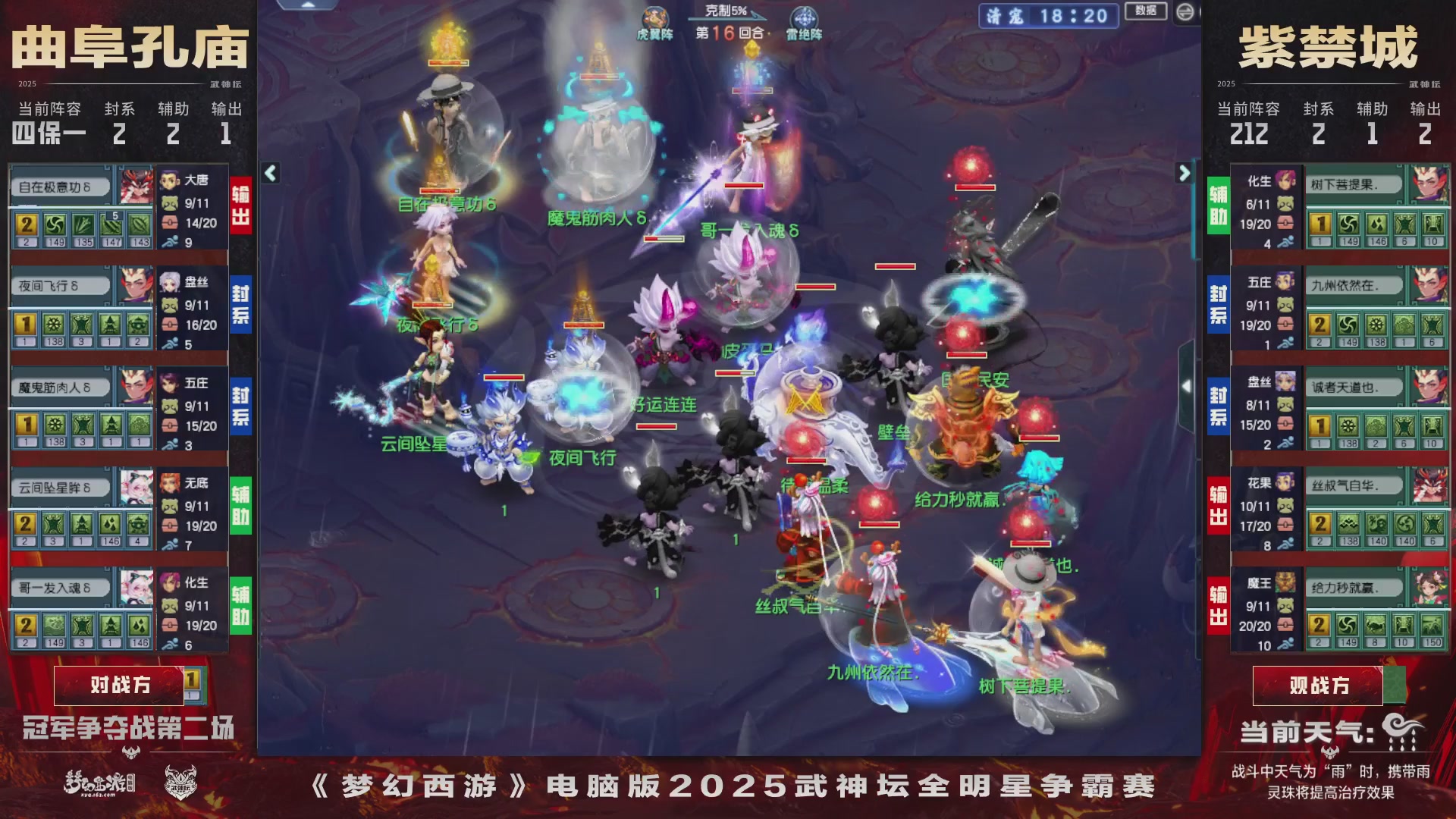Screen dimensions: 1456x819
Task: Click the right chevron on the battle view
Action: (1185, 173)
